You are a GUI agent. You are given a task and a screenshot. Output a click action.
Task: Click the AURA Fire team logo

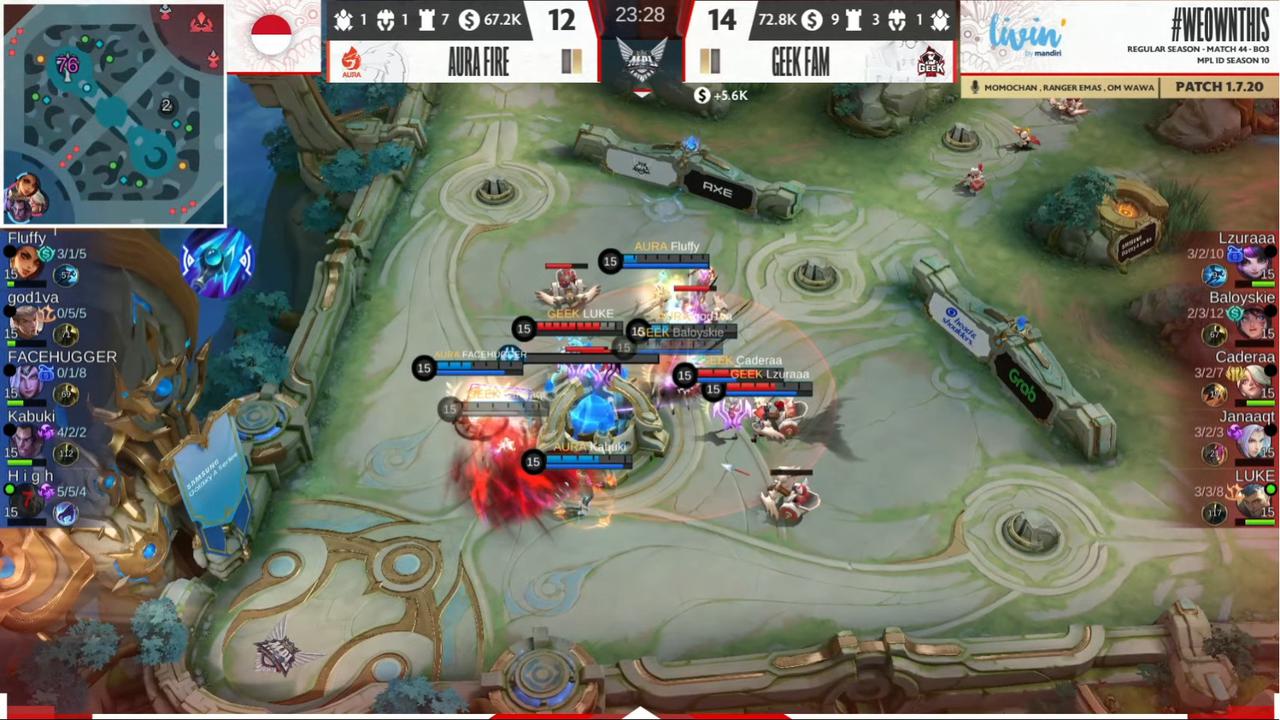351,62
